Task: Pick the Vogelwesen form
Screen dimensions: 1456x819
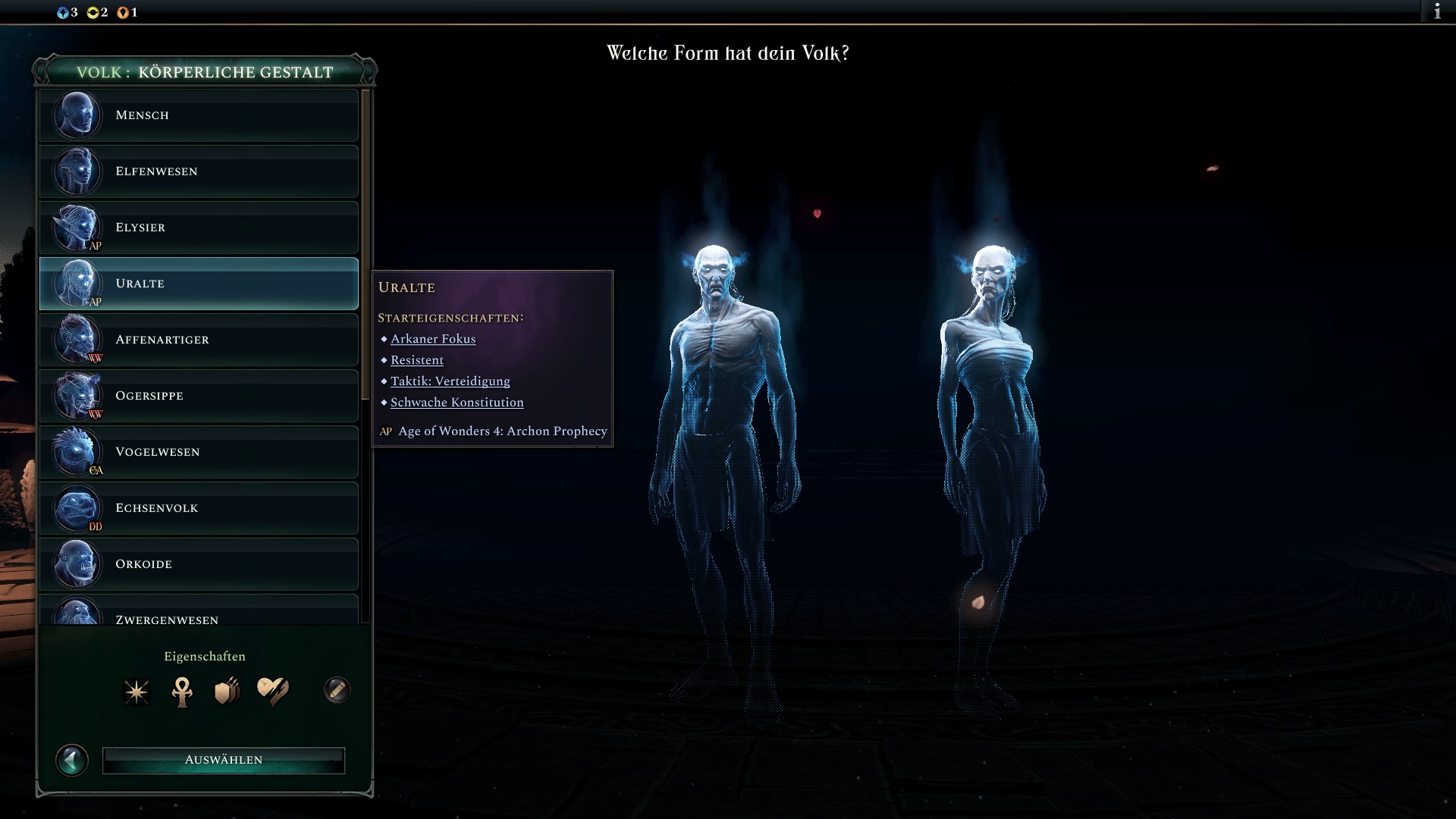Action: 199,452
